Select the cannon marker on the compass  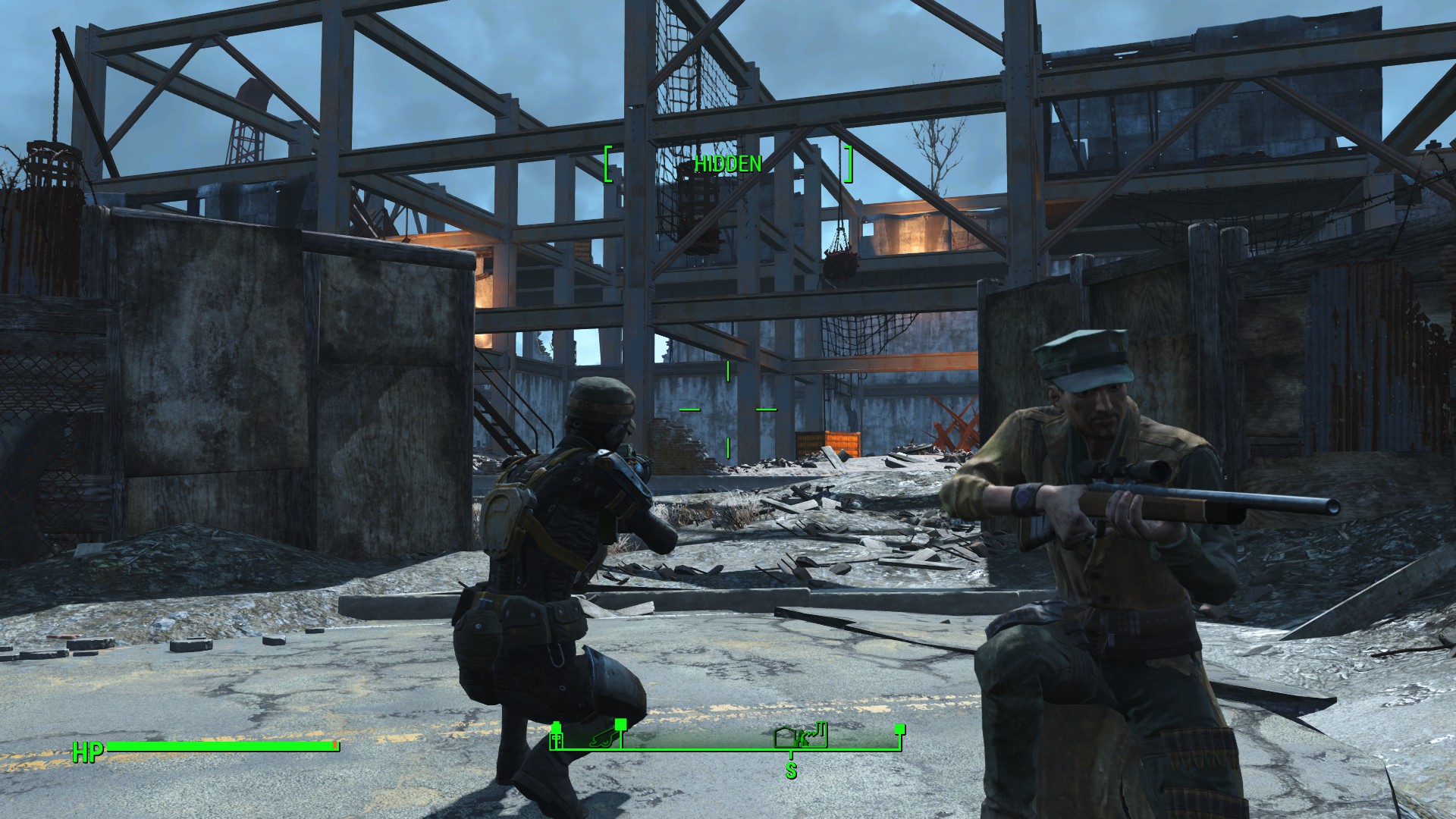click(x=601, y=739)
